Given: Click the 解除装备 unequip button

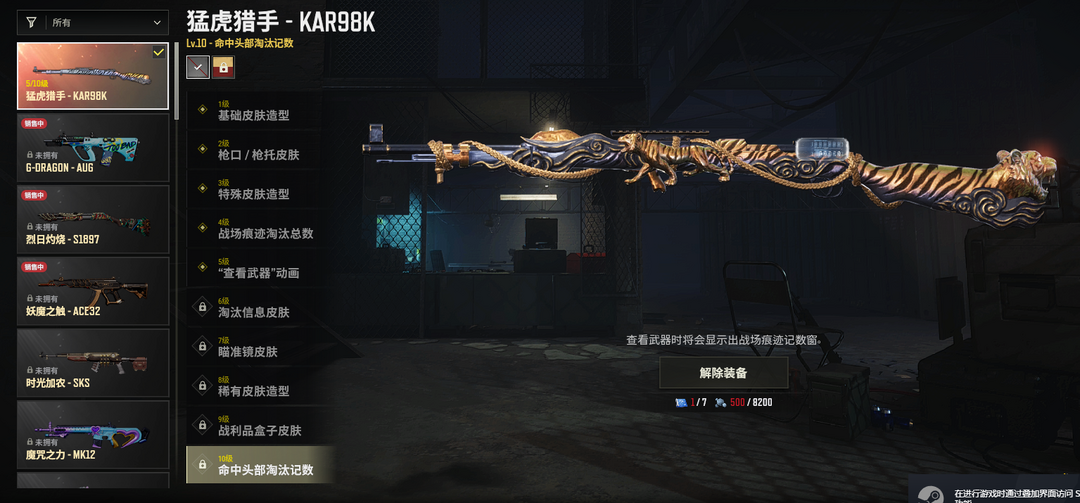Looking at the screenshot, I should coord(723,373).
